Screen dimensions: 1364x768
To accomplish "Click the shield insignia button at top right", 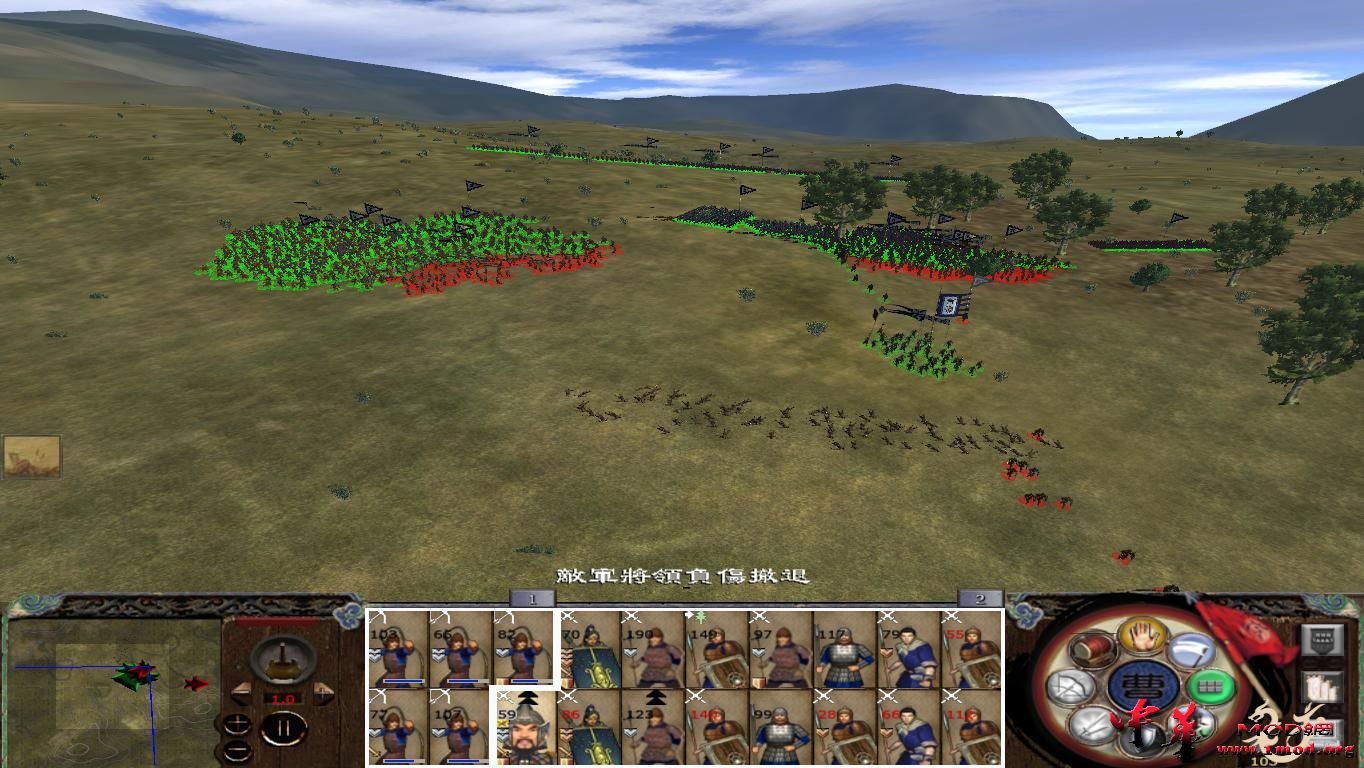I will [1323, 641].
